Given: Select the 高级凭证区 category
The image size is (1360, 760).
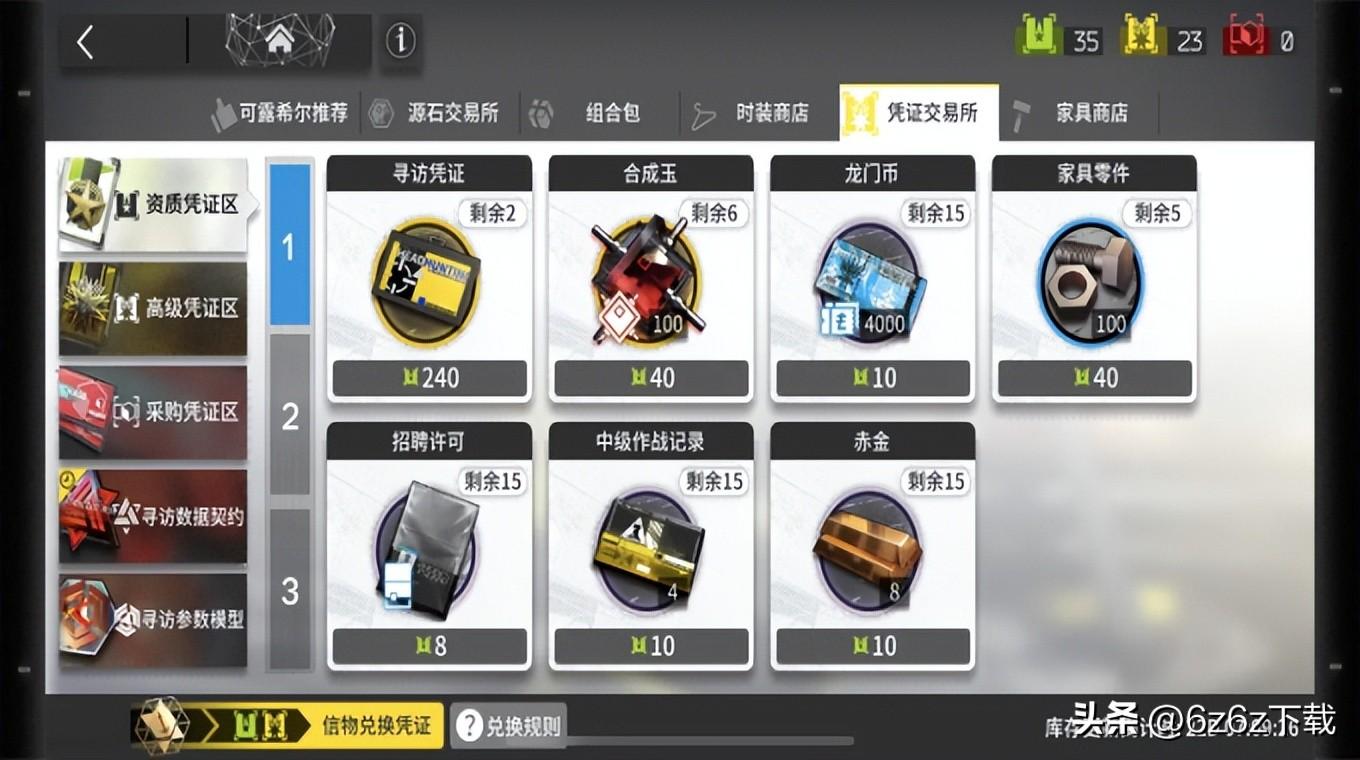Looking at the screenshot, I should pos(153,308).
